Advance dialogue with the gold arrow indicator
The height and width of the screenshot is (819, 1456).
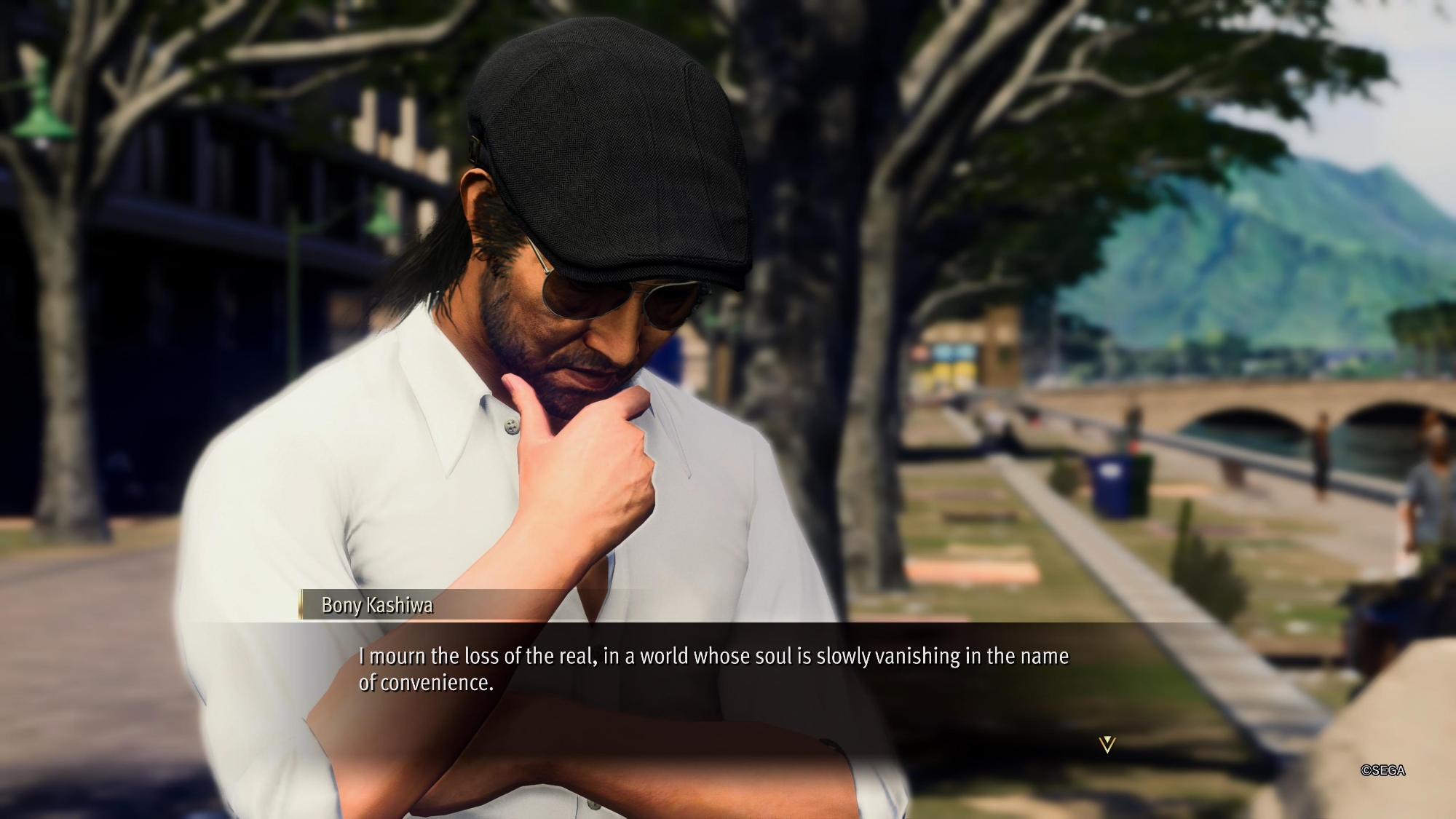click(1107, 744)
